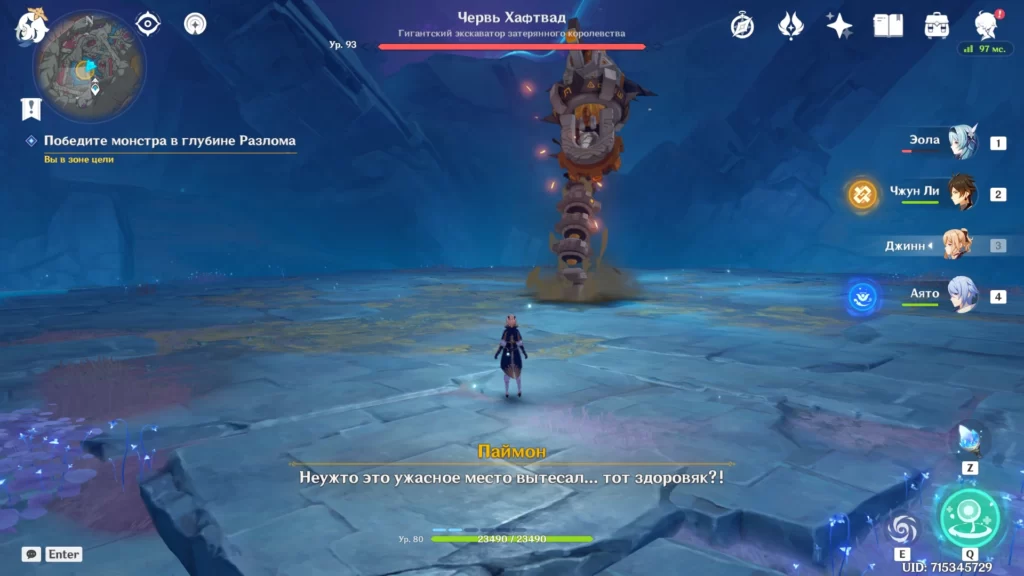The height and width of the screenshot is (576, 1024).
Task: Trigger Zhongli's glowing elemental burst icon
Action: point(863,194)
